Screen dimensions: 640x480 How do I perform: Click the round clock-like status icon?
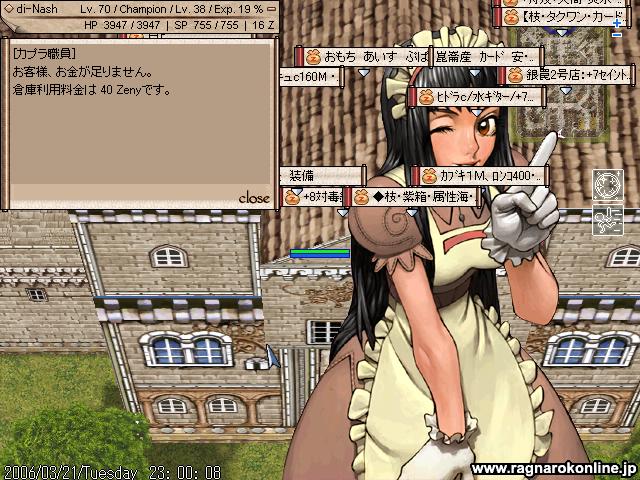pyautogui.click(x=608, y=185)
